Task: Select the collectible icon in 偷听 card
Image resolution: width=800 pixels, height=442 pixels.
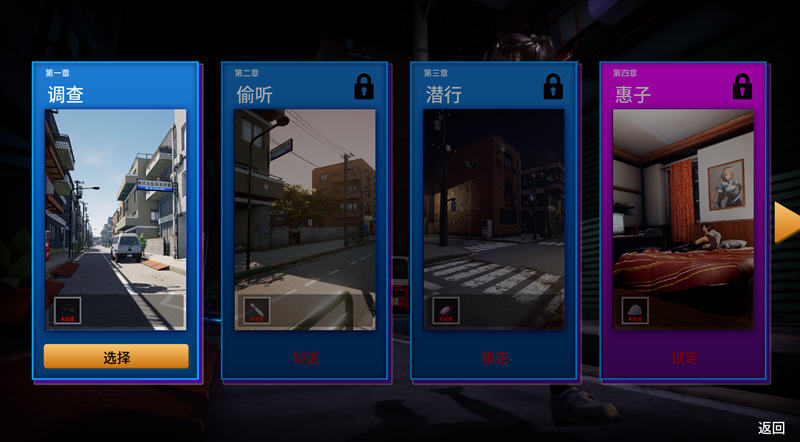Action: pyautogui.click(x=257, y=311)
